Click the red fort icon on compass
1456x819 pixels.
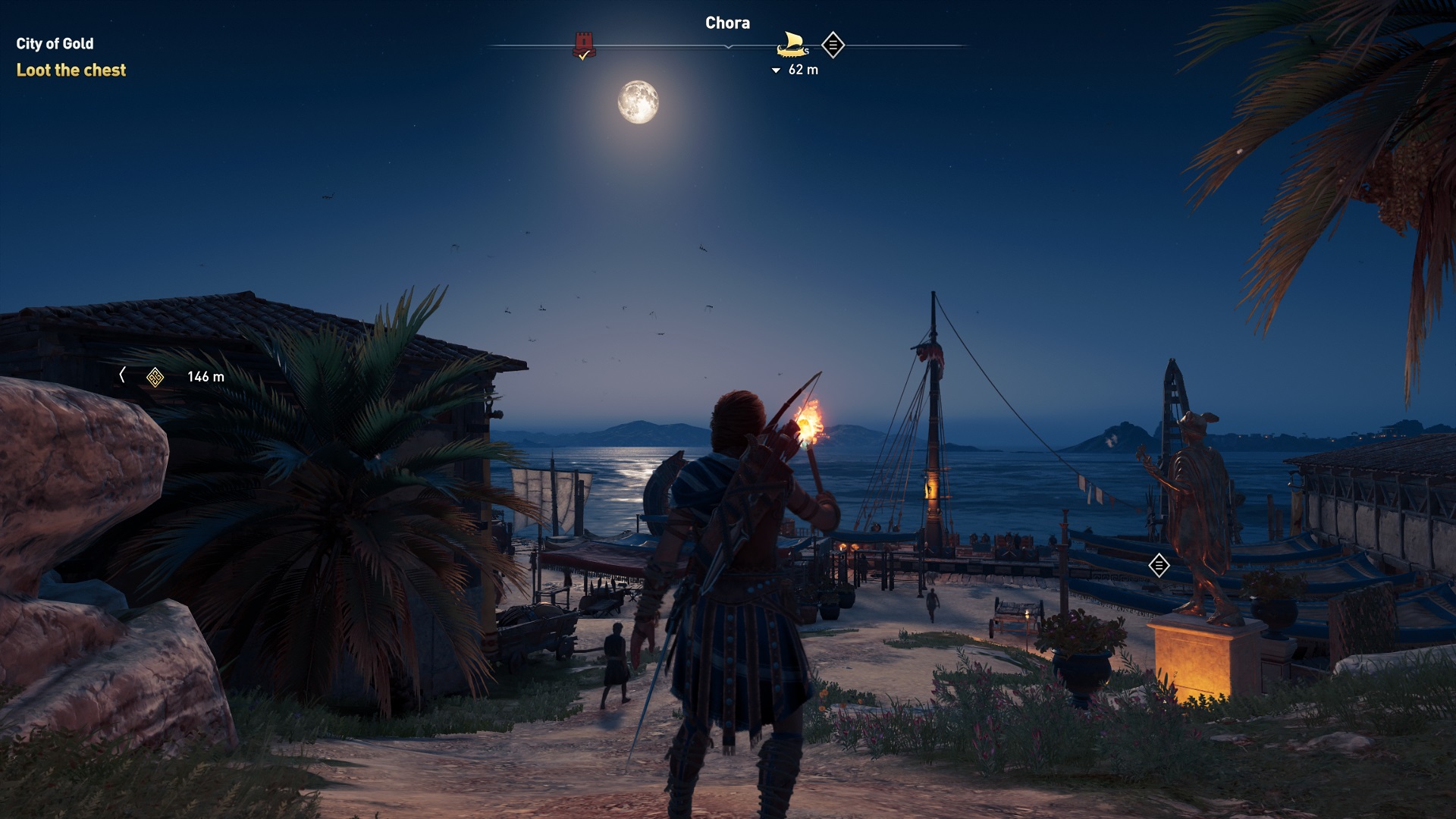click(583, 45)
